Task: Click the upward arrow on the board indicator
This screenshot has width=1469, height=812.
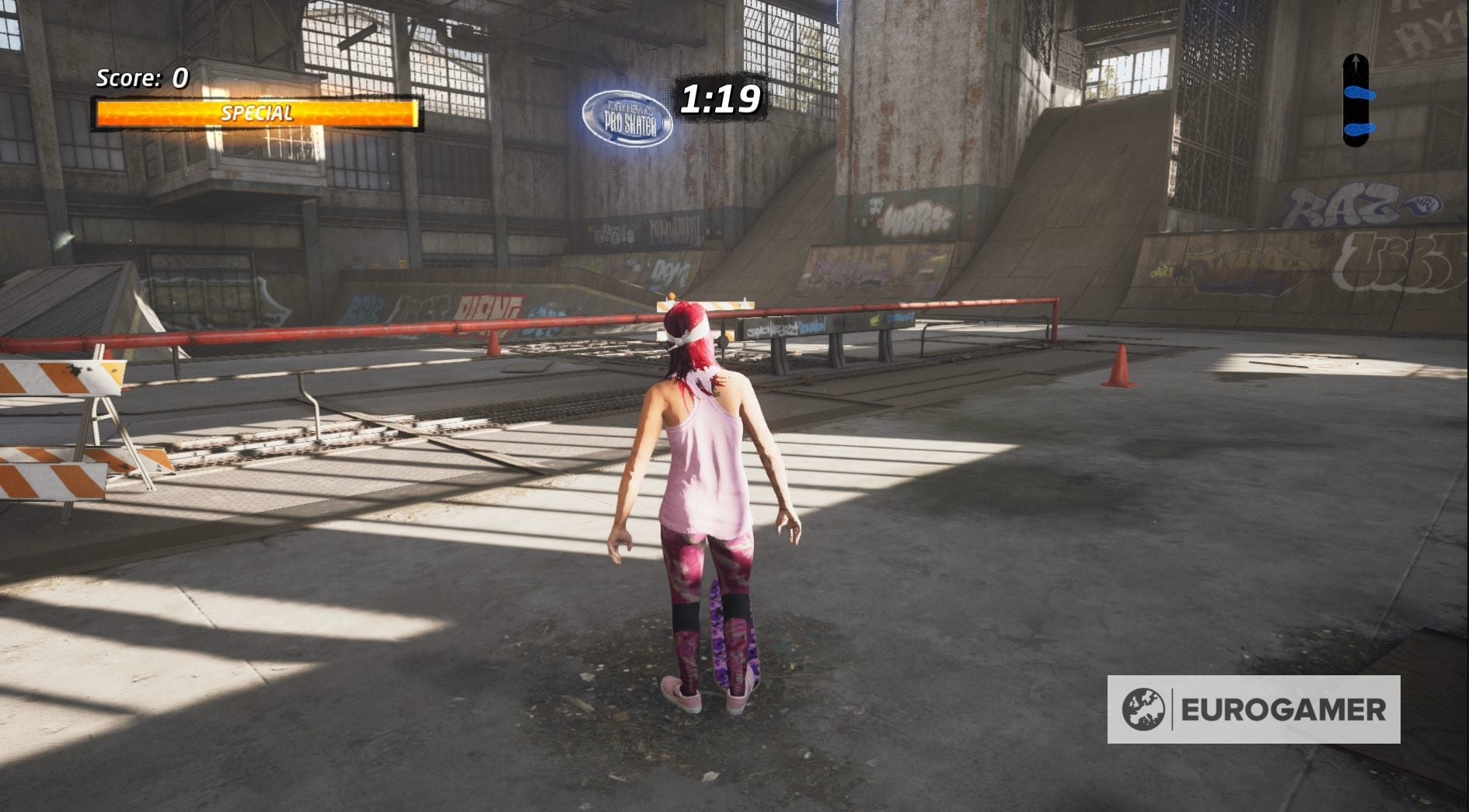Action: pyautogui.click(x=1356, y=60)
